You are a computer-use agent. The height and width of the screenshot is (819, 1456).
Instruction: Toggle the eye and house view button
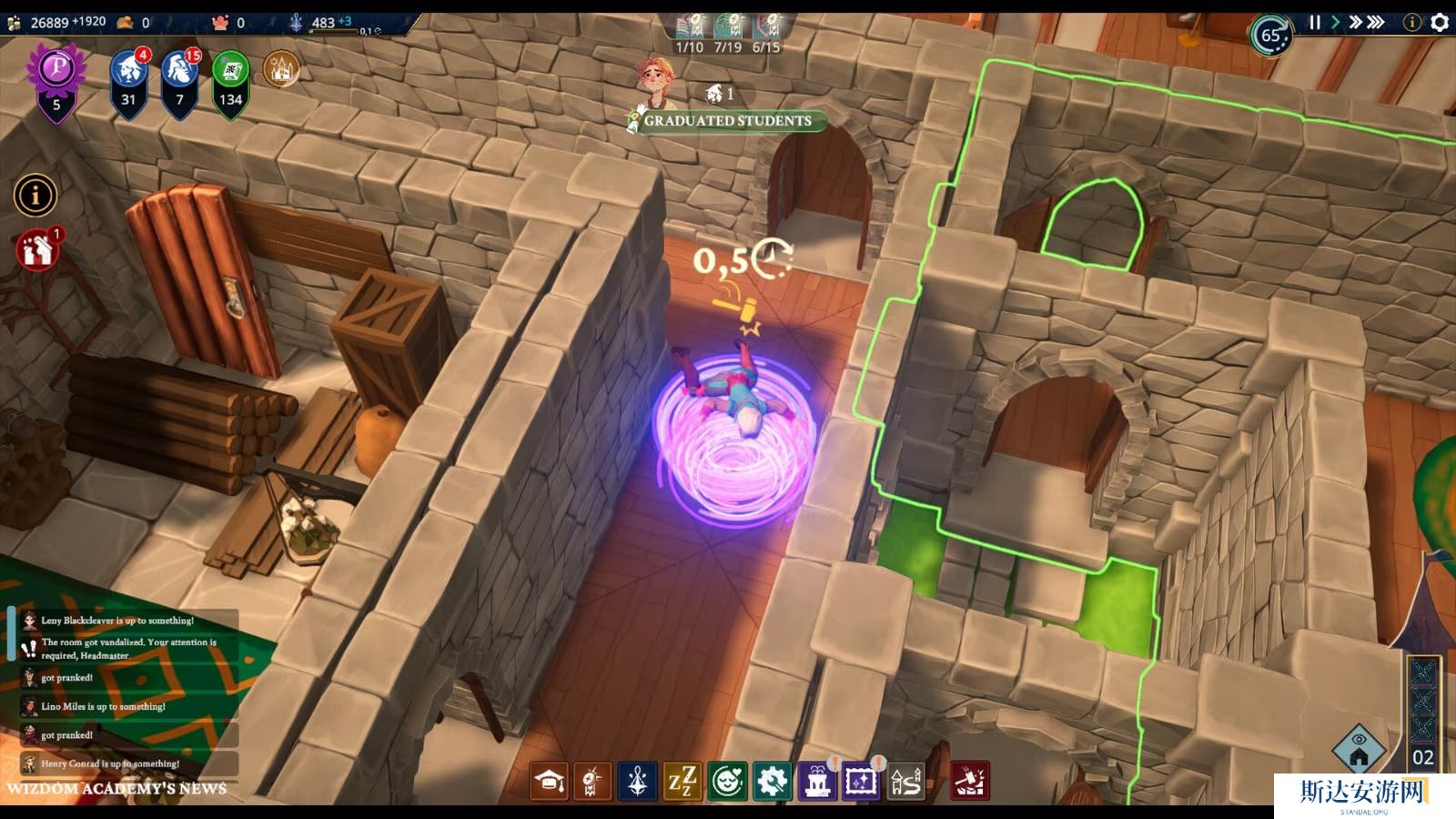pos(1359,750)
